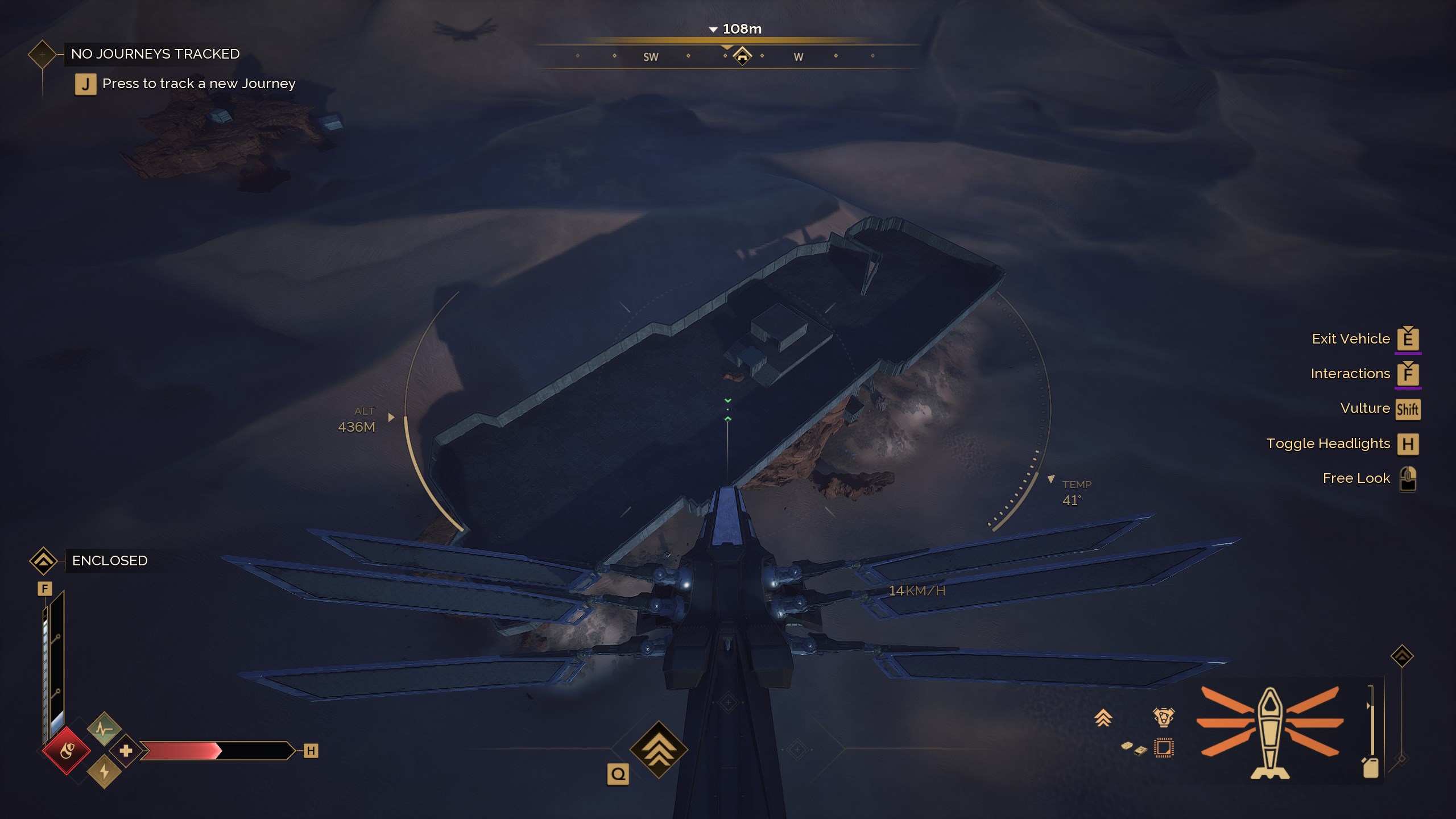This screenshot has width=1456, height=819.
Task: Click the health cross diamond icon
Action: tap(126, 751)
